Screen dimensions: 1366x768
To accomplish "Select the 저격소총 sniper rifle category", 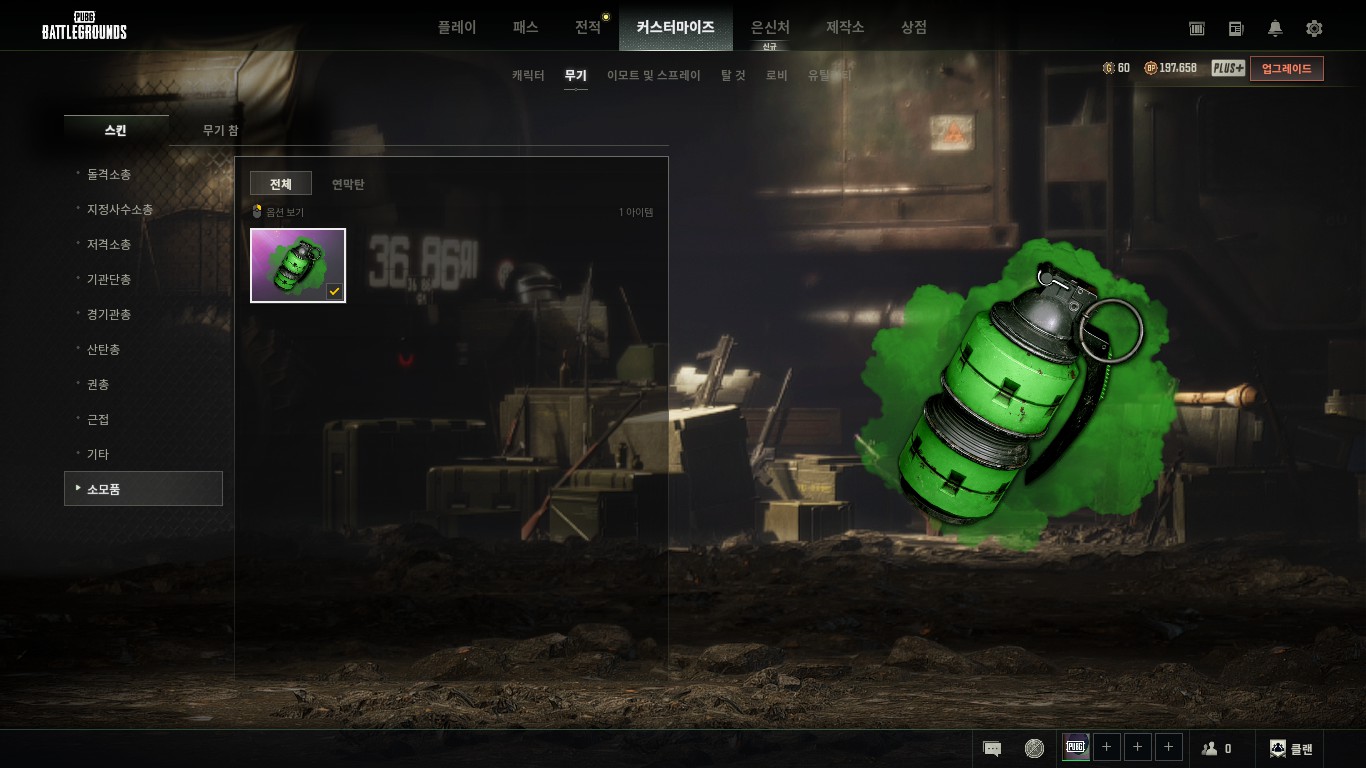I will tap(109, 244).
